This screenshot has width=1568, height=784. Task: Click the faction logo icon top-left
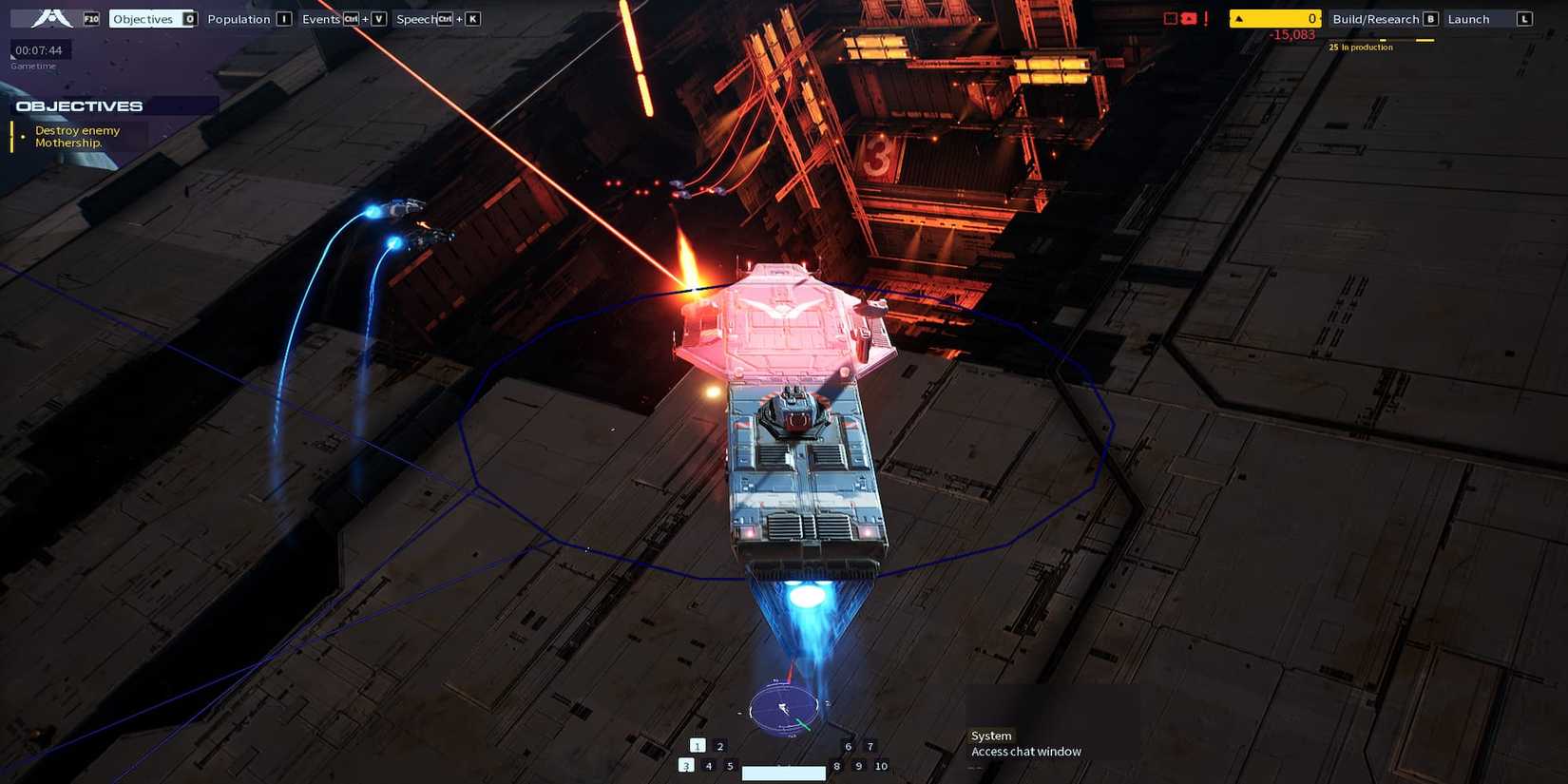point(52,18)
